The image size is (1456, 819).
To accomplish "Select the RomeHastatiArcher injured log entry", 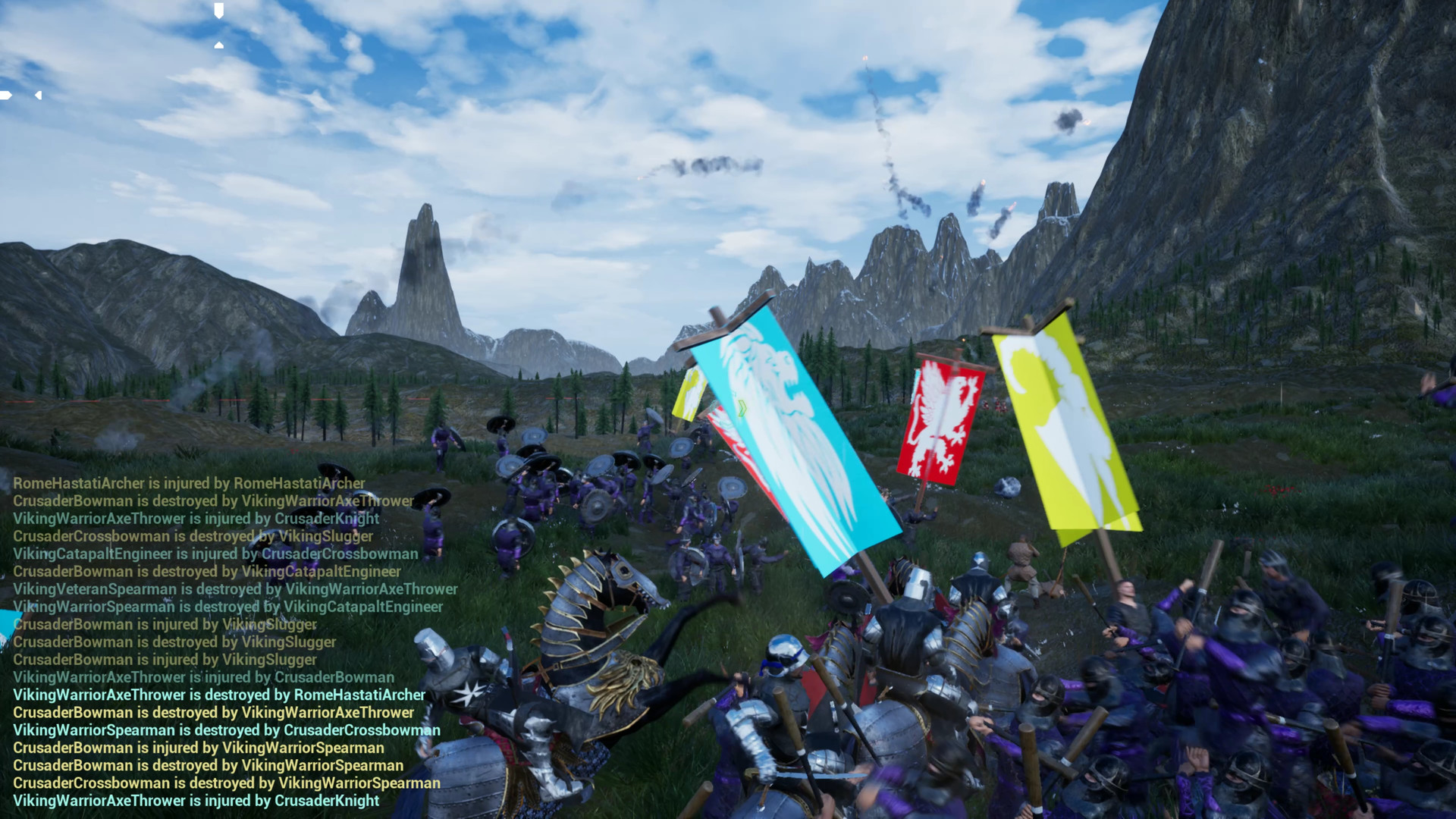I will click(188, 483).
